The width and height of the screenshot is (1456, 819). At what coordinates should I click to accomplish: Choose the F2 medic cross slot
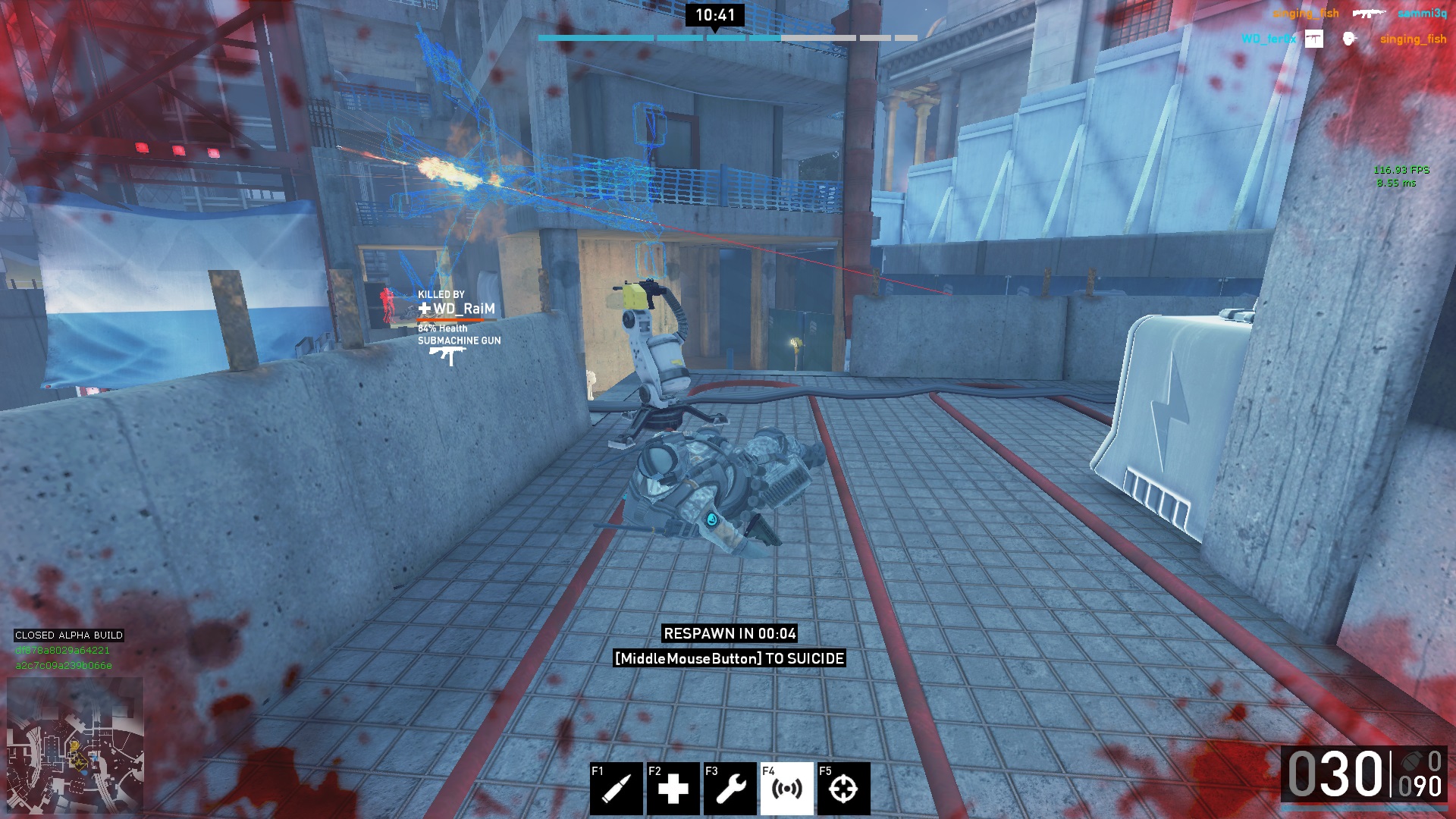point(673,789)
